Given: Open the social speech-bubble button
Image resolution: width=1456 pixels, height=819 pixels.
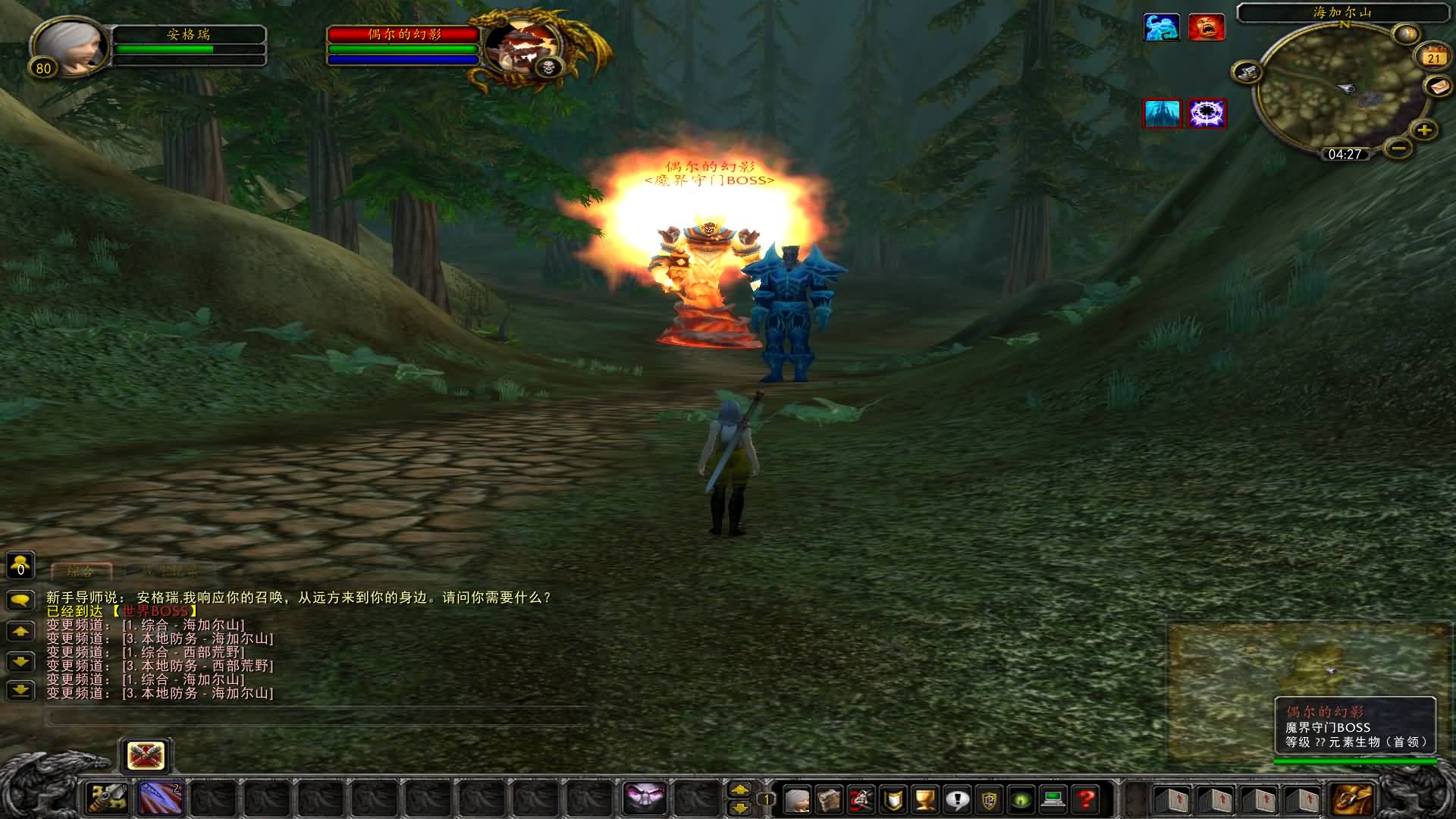Looking at the screenshot, I should coord(958,799).
